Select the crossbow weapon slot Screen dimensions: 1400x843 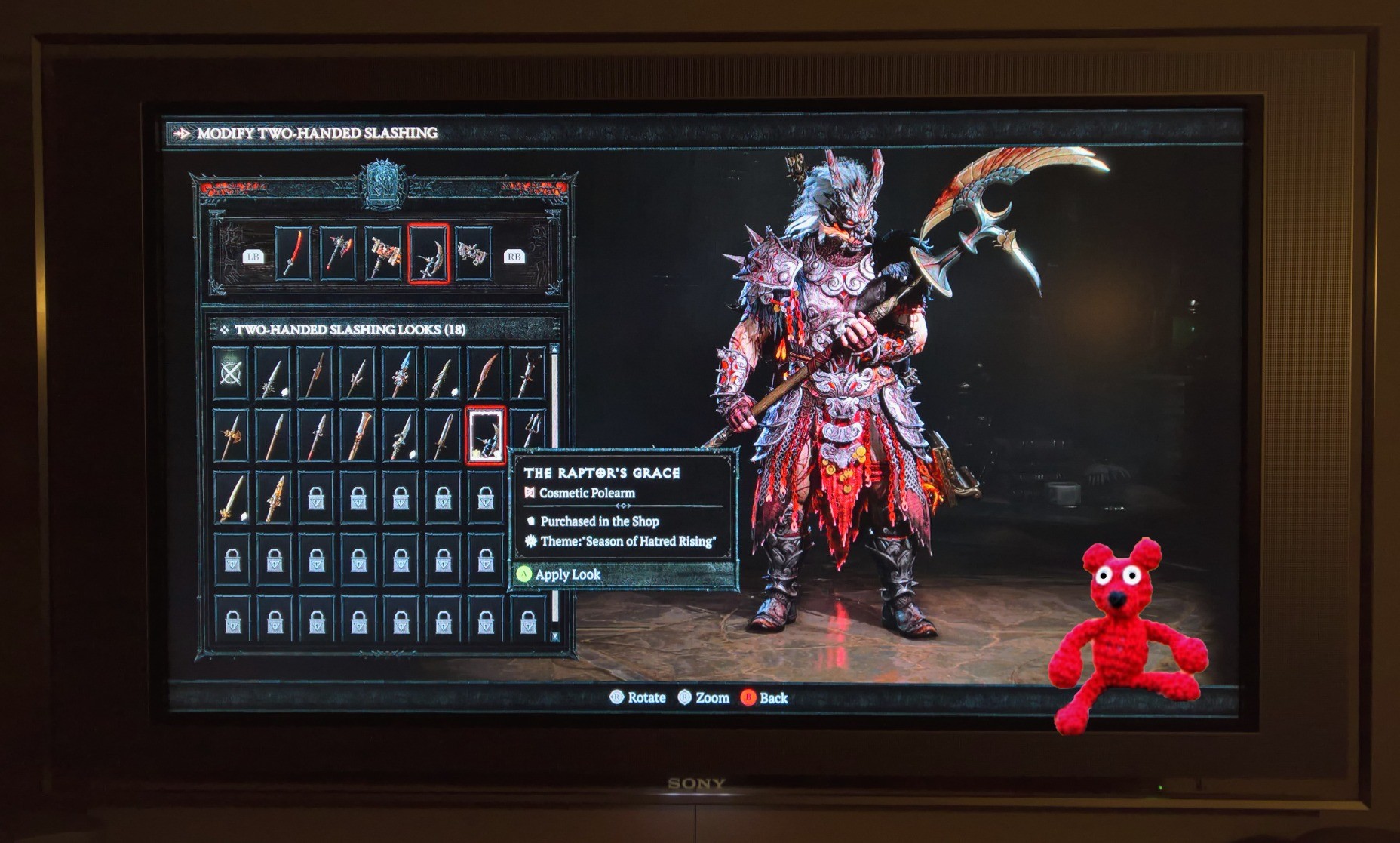pyautogui.click(x=473, y=254)
